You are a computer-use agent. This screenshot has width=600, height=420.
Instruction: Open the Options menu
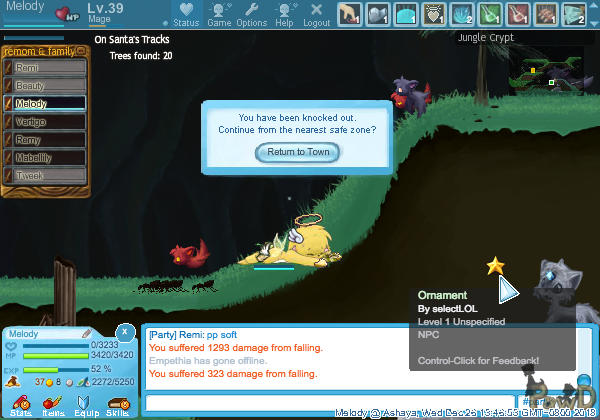[x=251, y=15]
